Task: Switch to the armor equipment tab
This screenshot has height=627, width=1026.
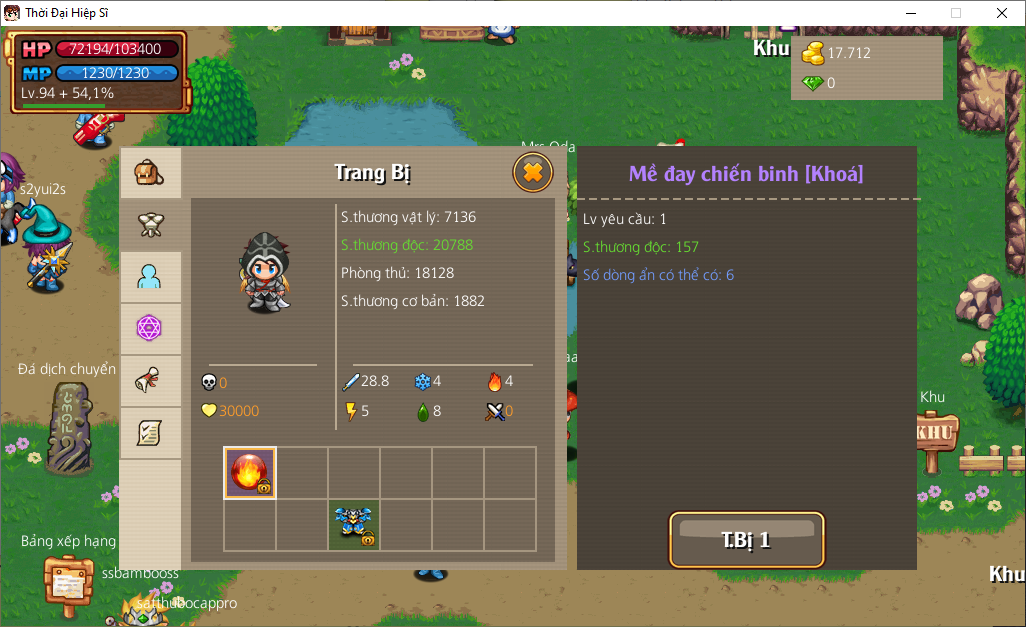Action: click(x=150, y=224)
